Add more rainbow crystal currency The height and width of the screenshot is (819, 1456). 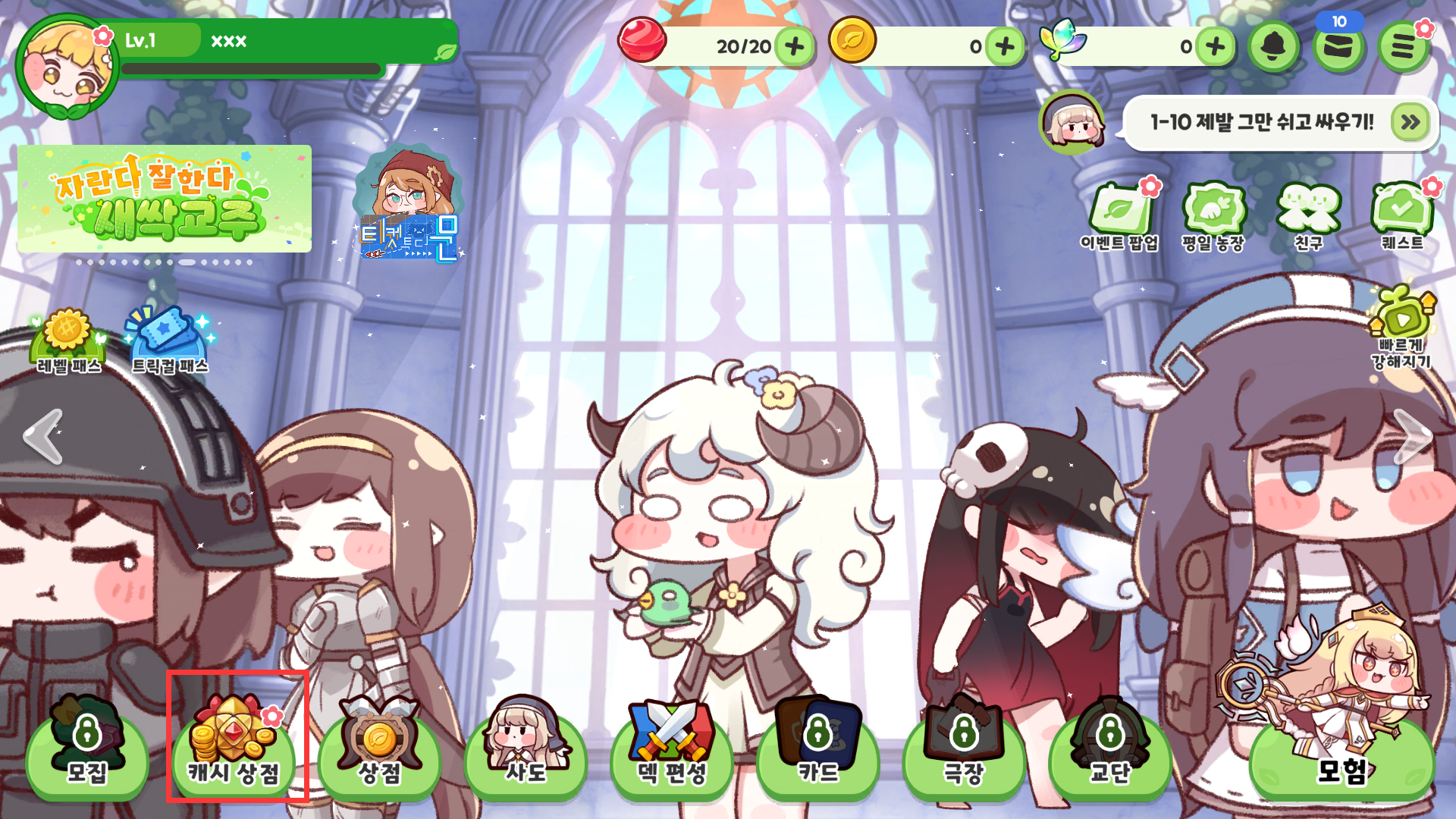[1215, 47]
